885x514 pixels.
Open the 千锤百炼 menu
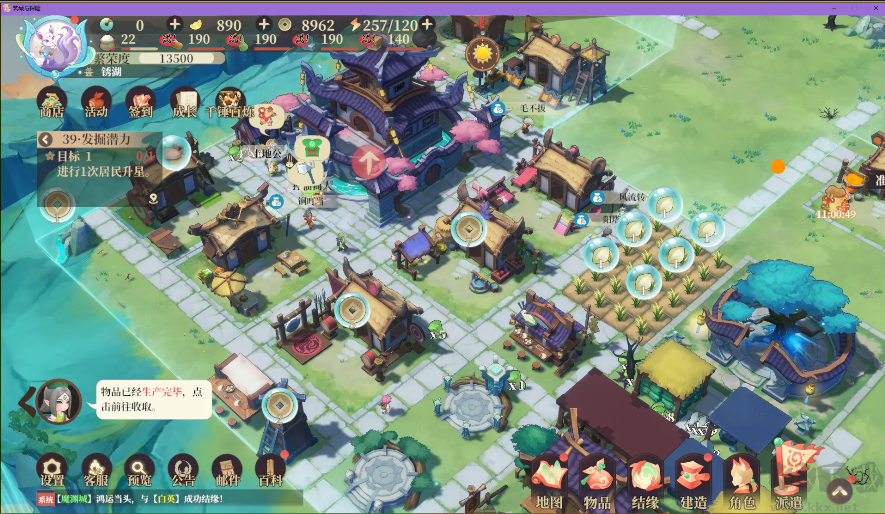(x=228, y=100)
